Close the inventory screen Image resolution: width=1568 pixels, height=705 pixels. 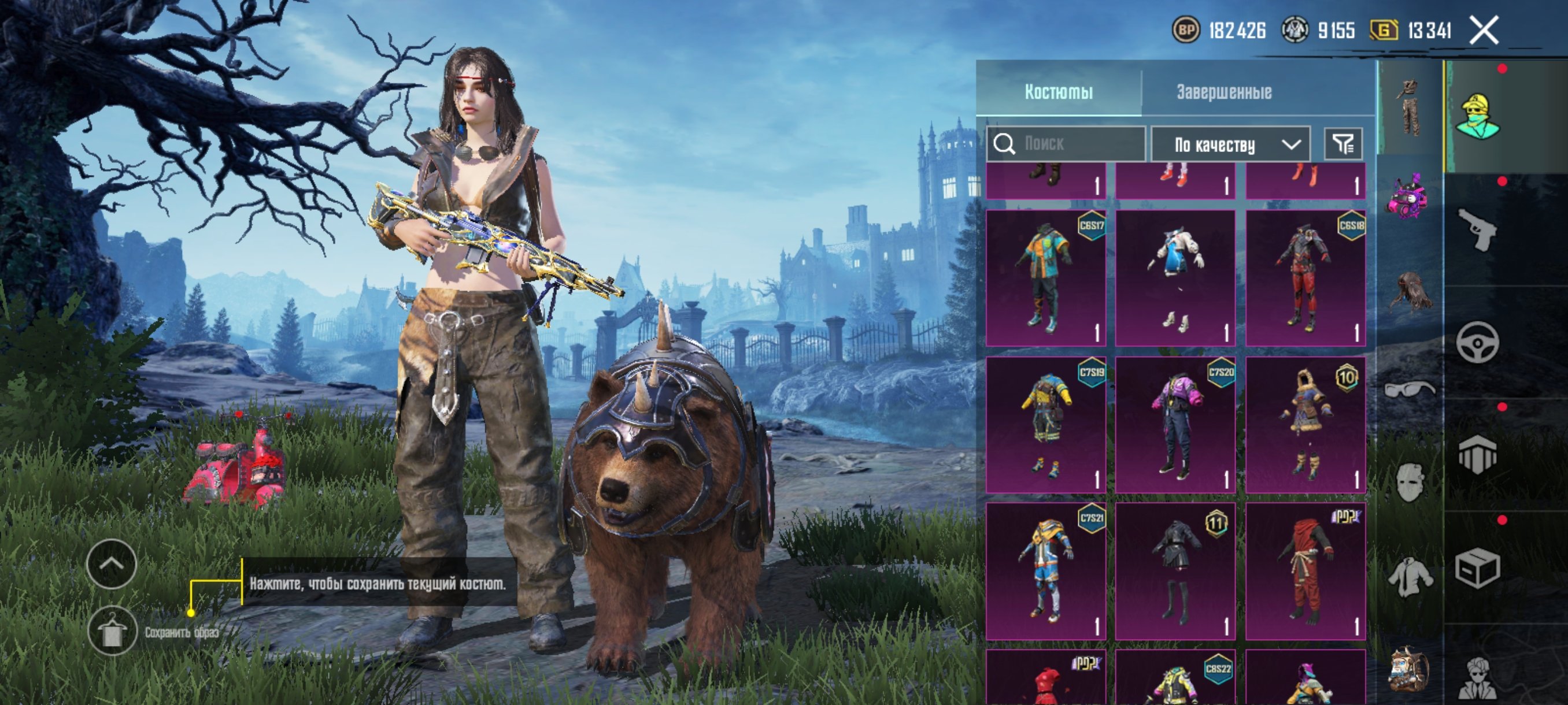1484,31
